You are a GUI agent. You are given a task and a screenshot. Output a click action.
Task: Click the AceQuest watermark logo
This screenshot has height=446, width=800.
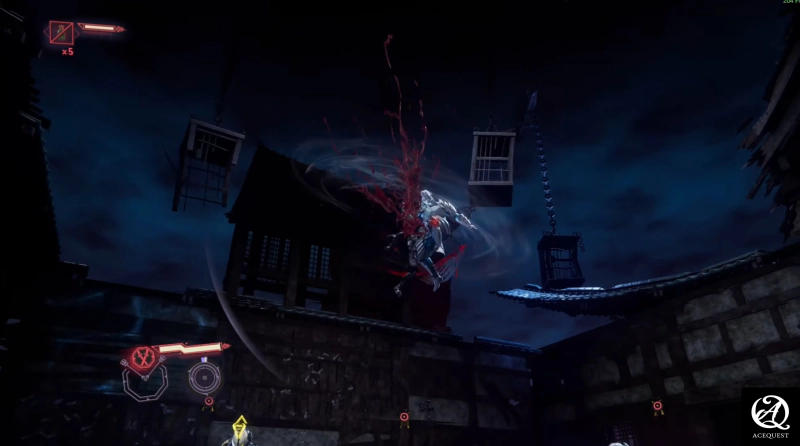click(771, 415)
